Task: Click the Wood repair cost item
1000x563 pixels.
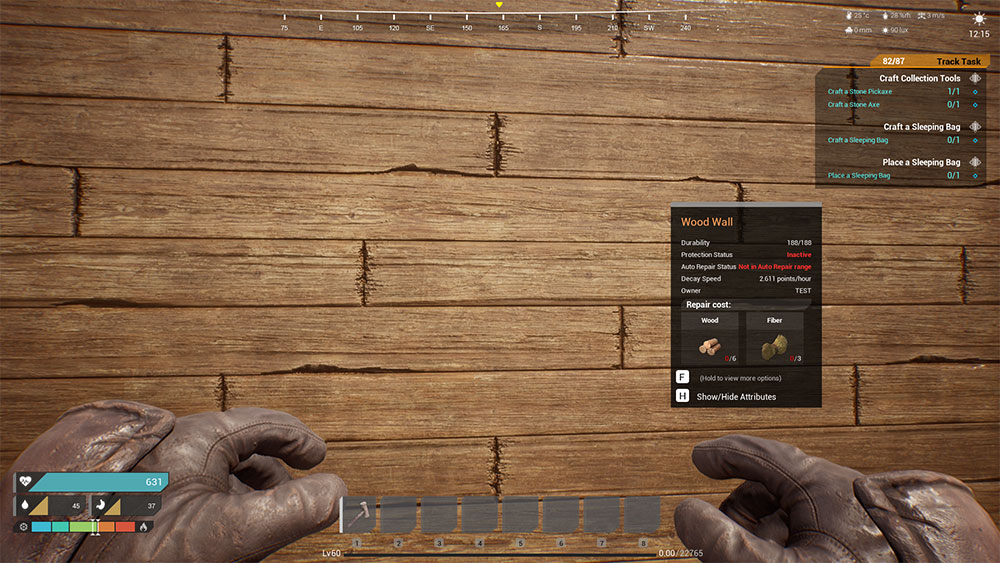Action: coord(710,339)
